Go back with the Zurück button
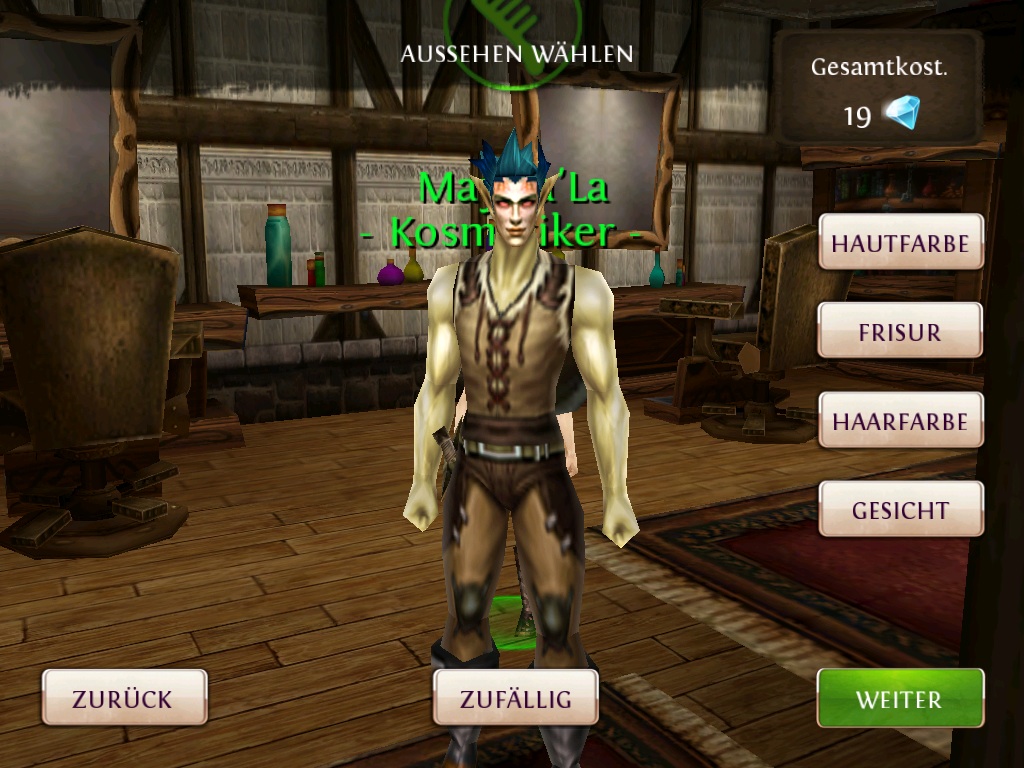The image size is (1024, 768). click(124, 697)
